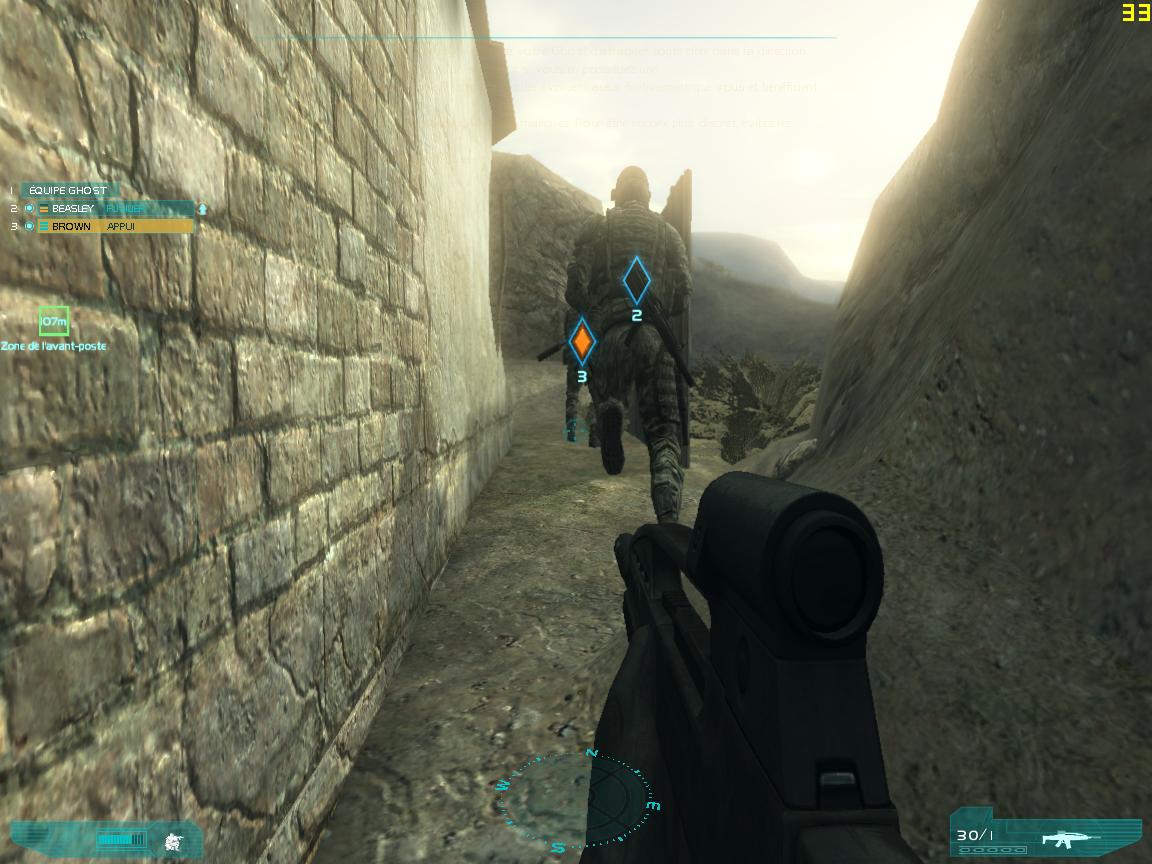Select the Équipe Ghost team header
The image size is (1152, 864).
(x=68, y=190)
